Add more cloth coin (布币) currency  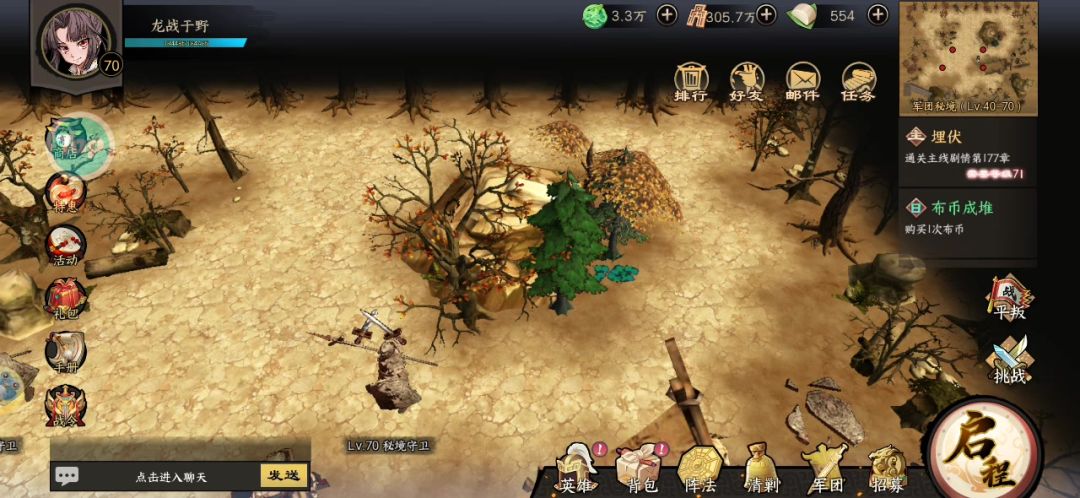click(x=766, y=15)
